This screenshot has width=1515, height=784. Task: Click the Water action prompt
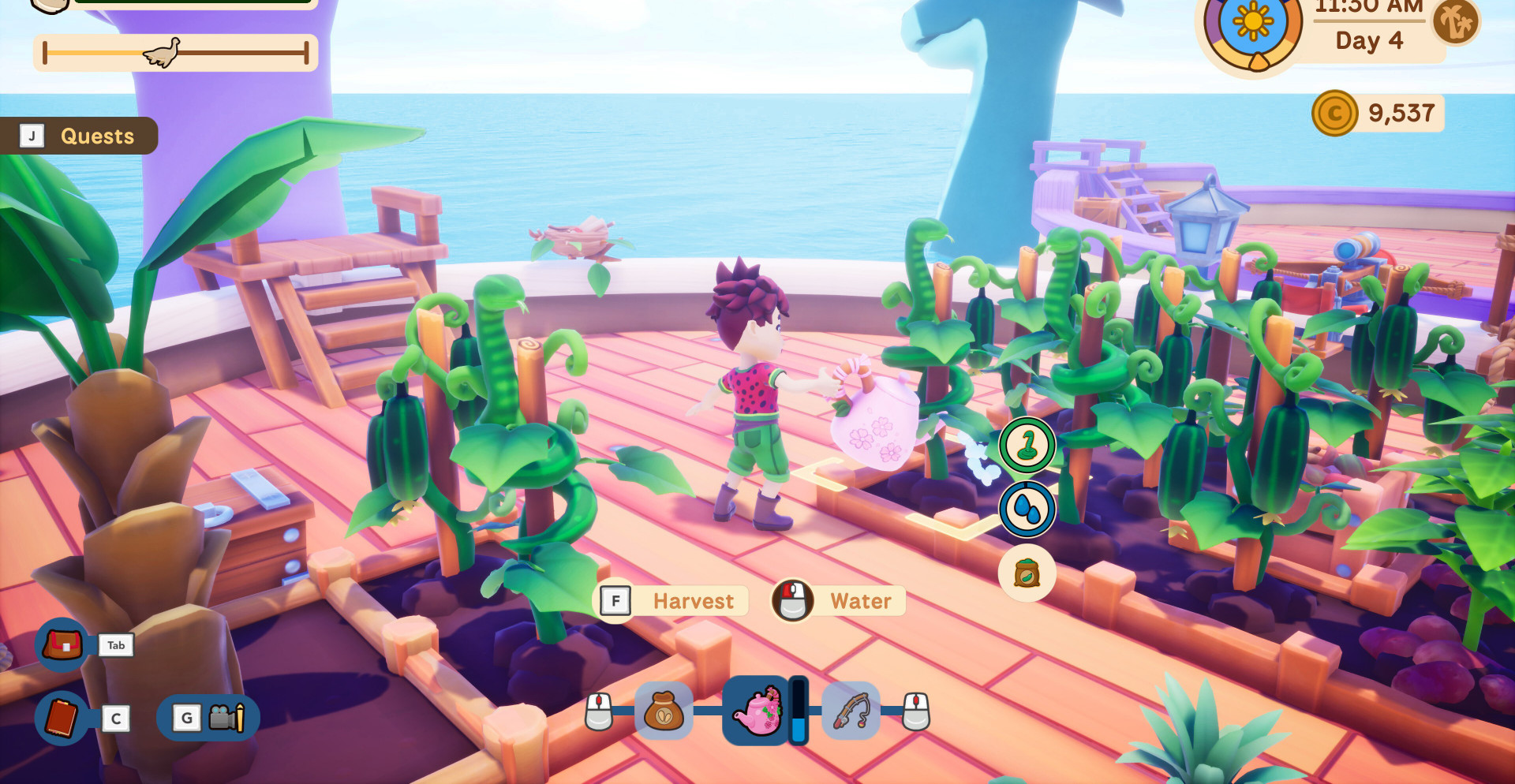[839, 602]
